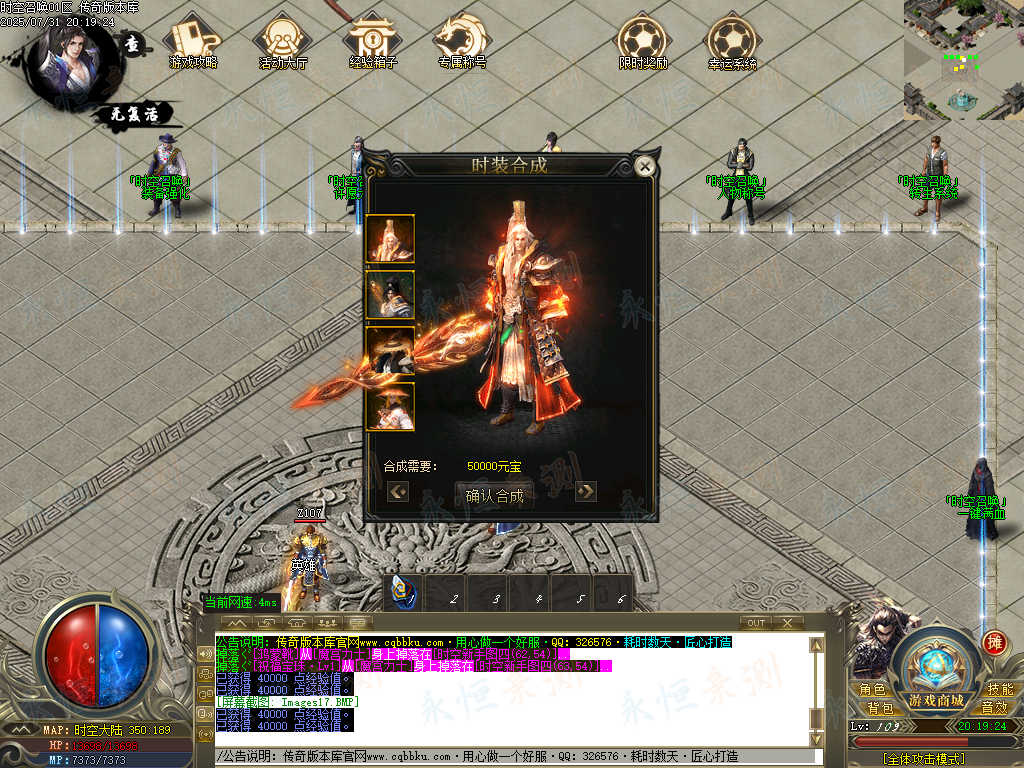1024x768 pixels.
Task: Open the 经验箱子 experience chest
Action: [x=373, y=41]
